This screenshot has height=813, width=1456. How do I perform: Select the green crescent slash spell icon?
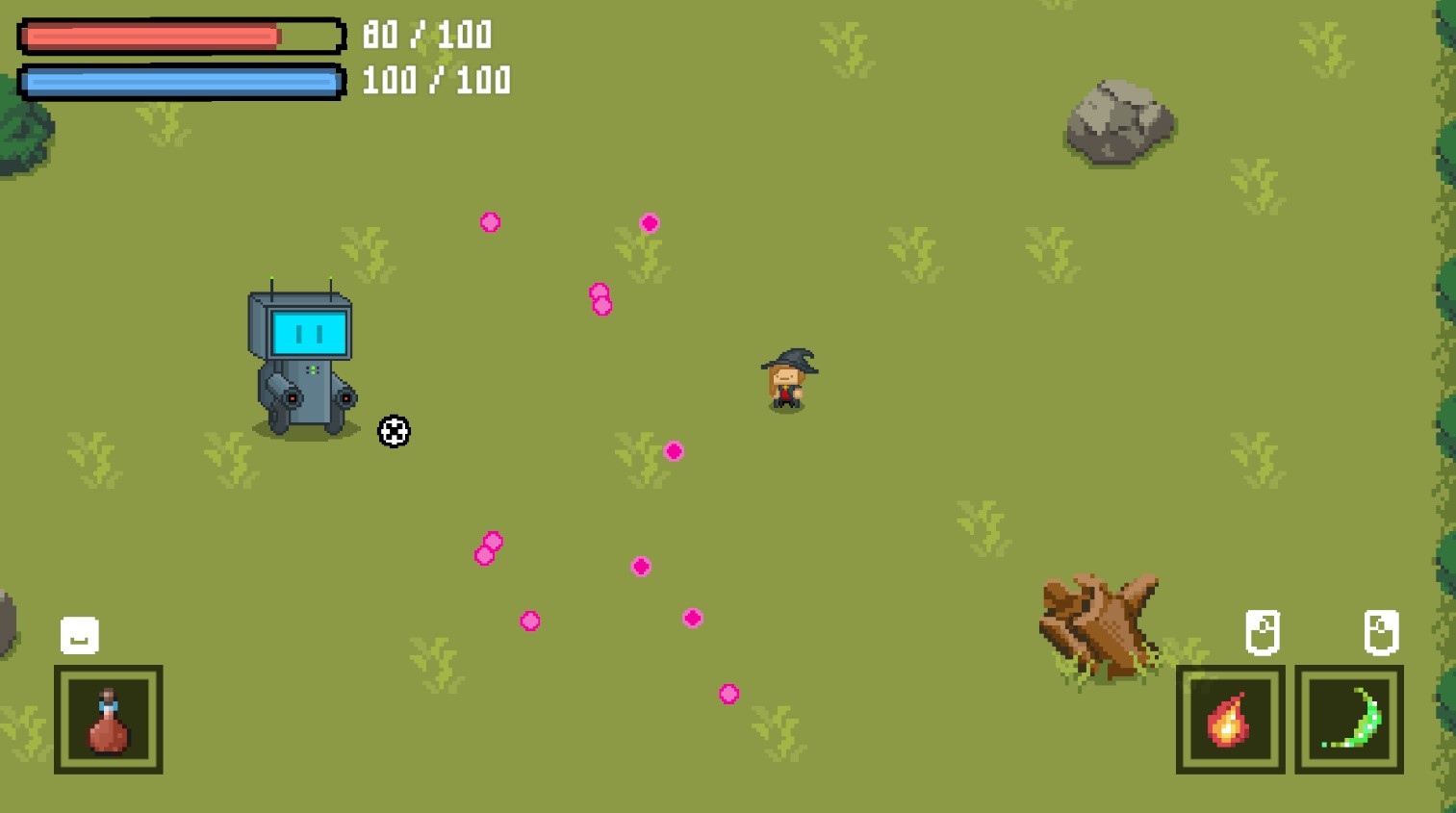pyautogui.click(x=1348, y=719)
